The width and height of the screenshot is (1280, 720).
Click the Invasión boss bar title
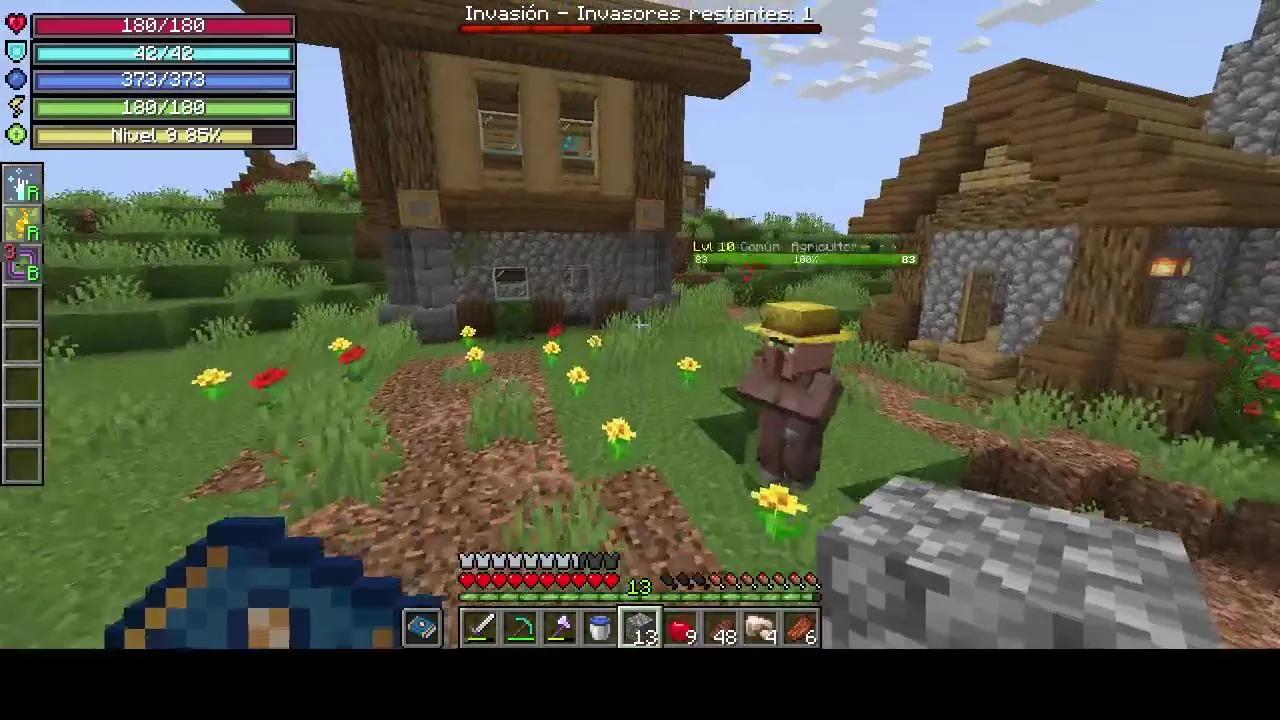click(x=640, y=13)
